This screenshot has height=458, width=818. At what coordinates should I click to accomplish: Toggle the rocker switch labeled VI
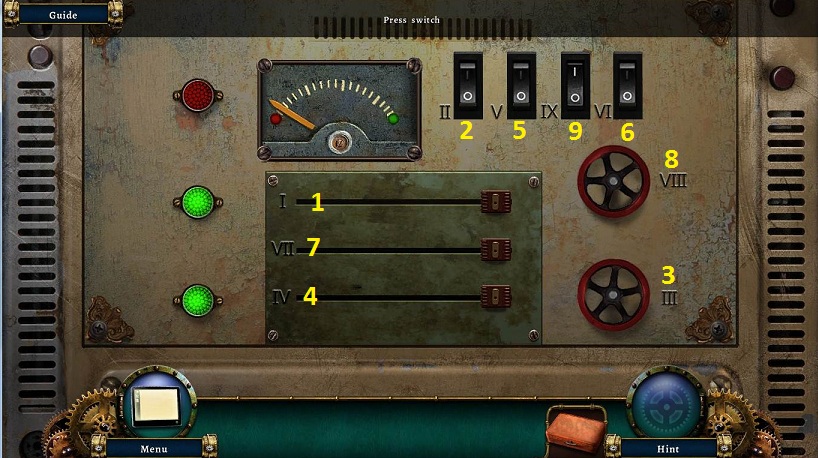click(627, 86)
